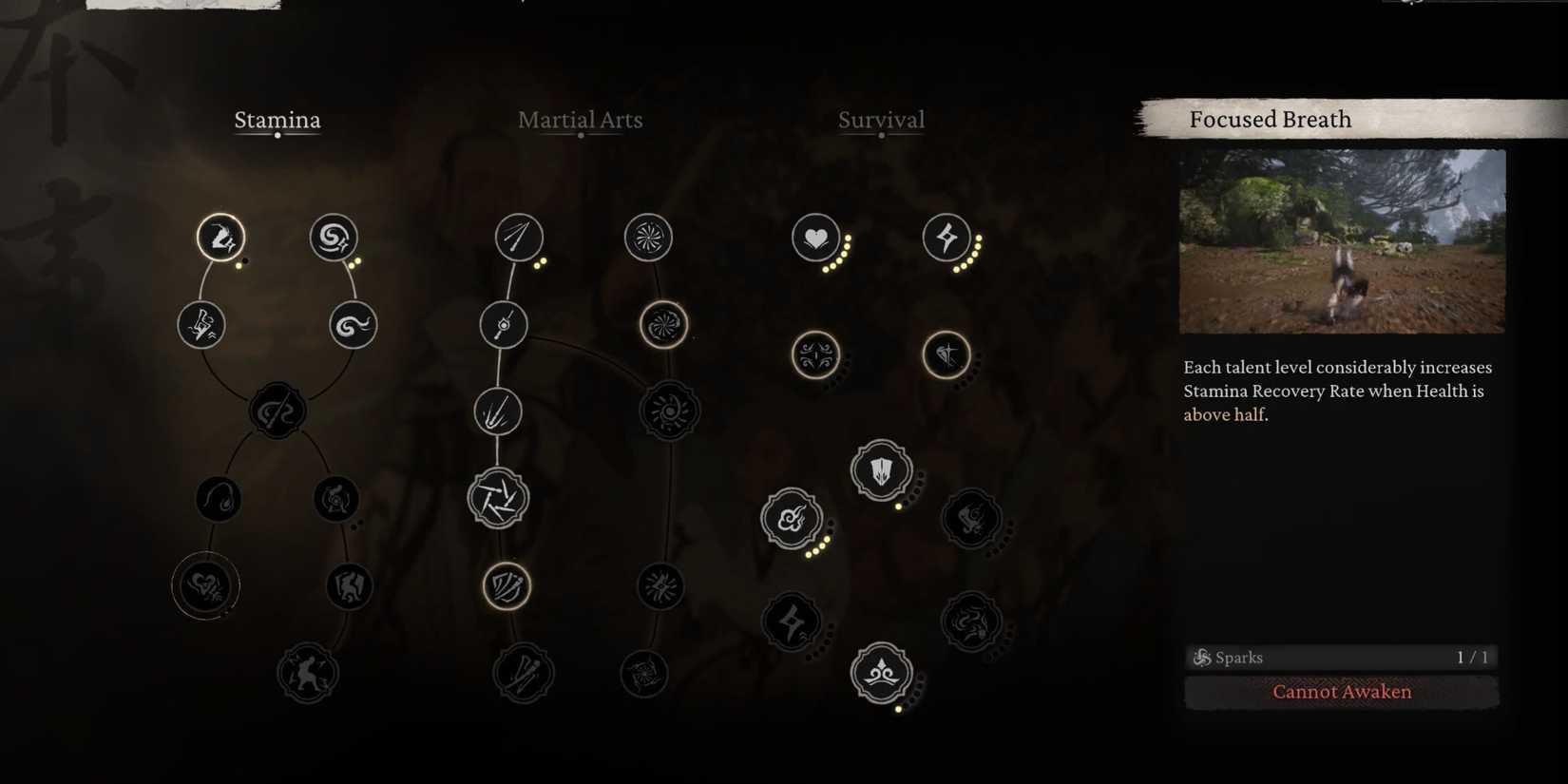Viewport: 1568px width, 784px height.
Task: Select the shield talent in the Survival tree
Action: pos(880,468)
